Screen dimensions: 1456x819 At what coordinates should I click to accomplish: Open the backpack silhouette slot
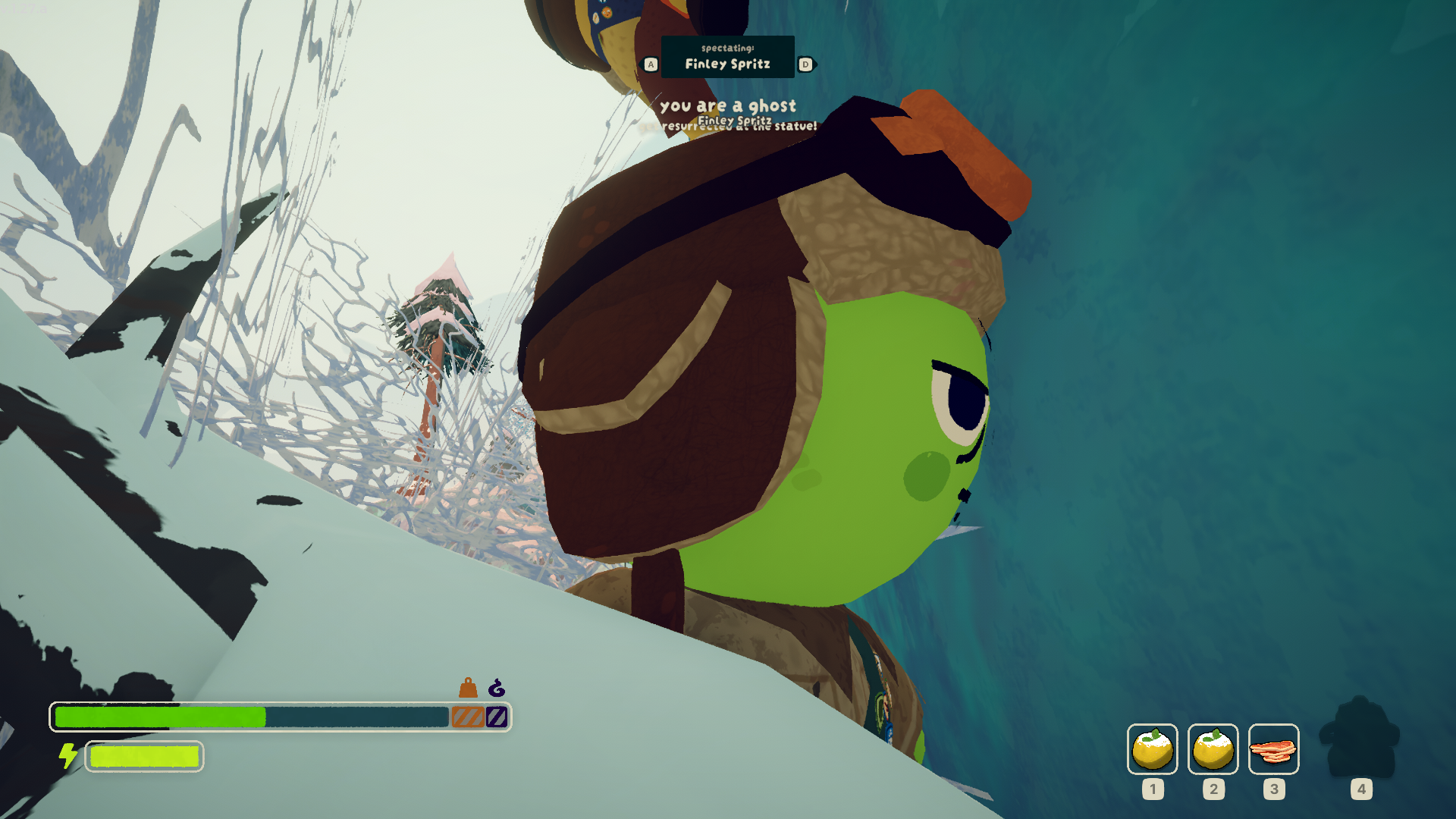pos(1360,738)
